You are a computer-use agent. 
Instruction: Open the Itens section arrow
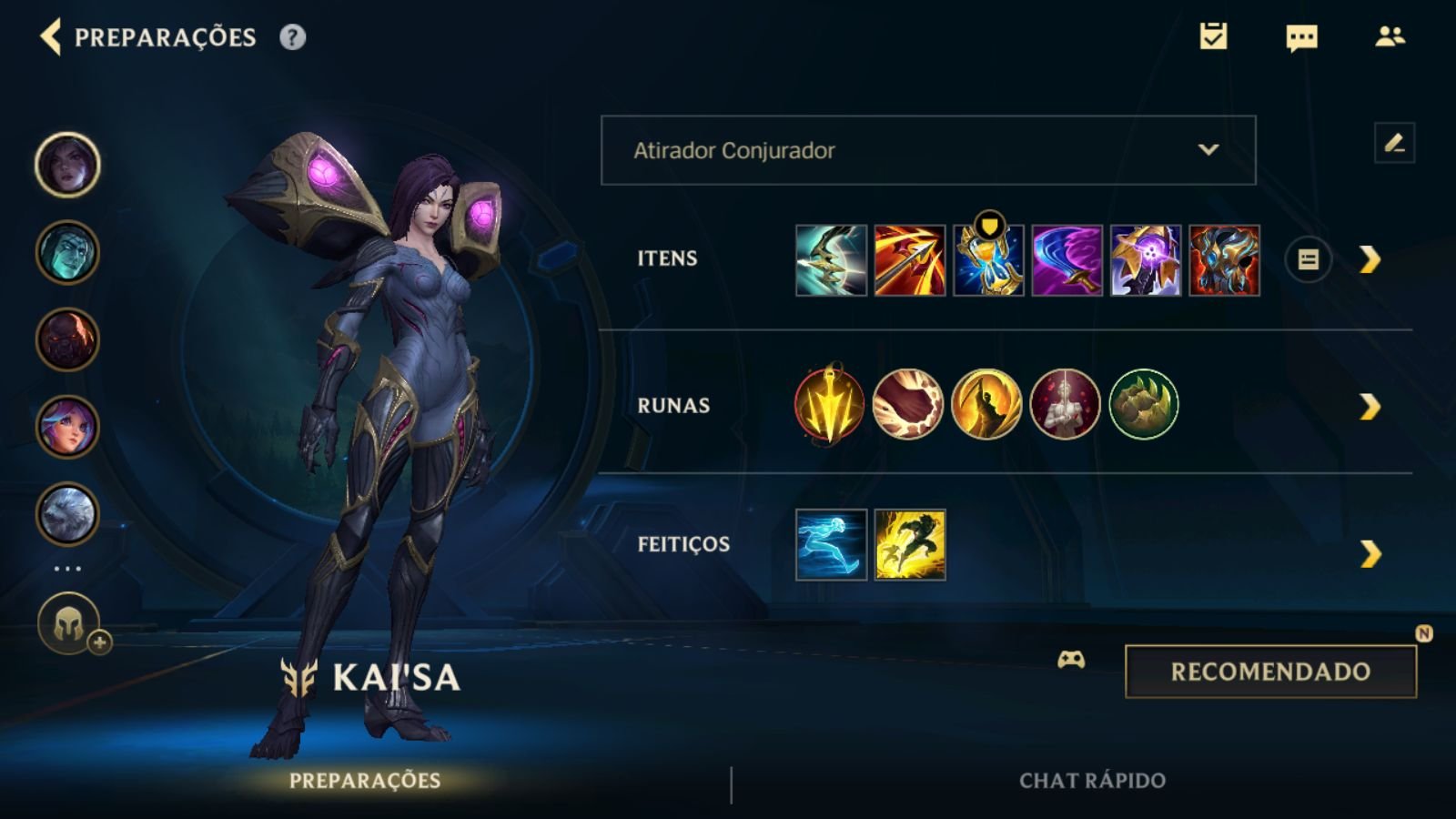(x=1370, y=260)
